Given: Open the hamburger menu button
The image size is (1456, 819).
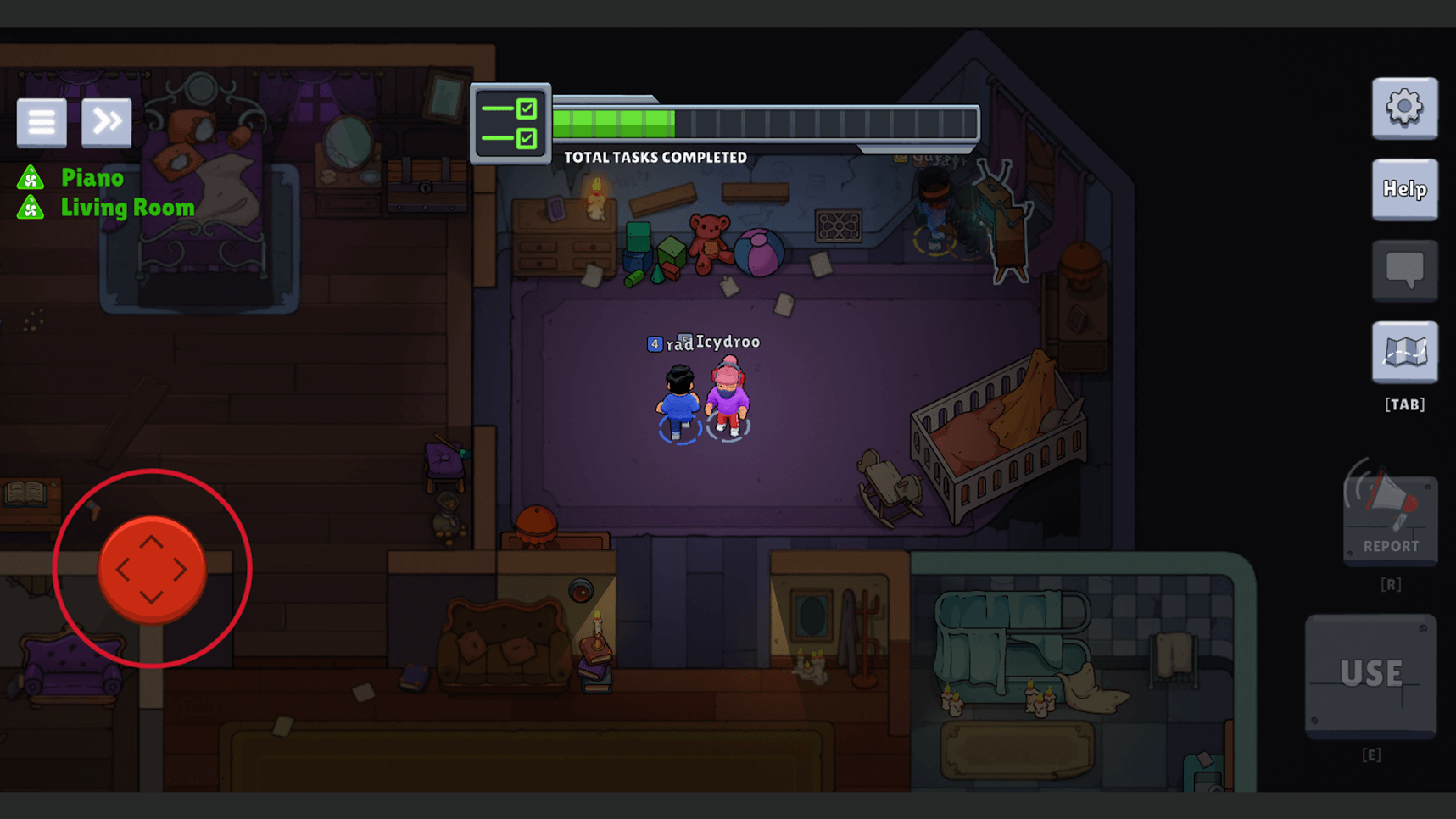Looking at the screenshot, I should 42,123.
